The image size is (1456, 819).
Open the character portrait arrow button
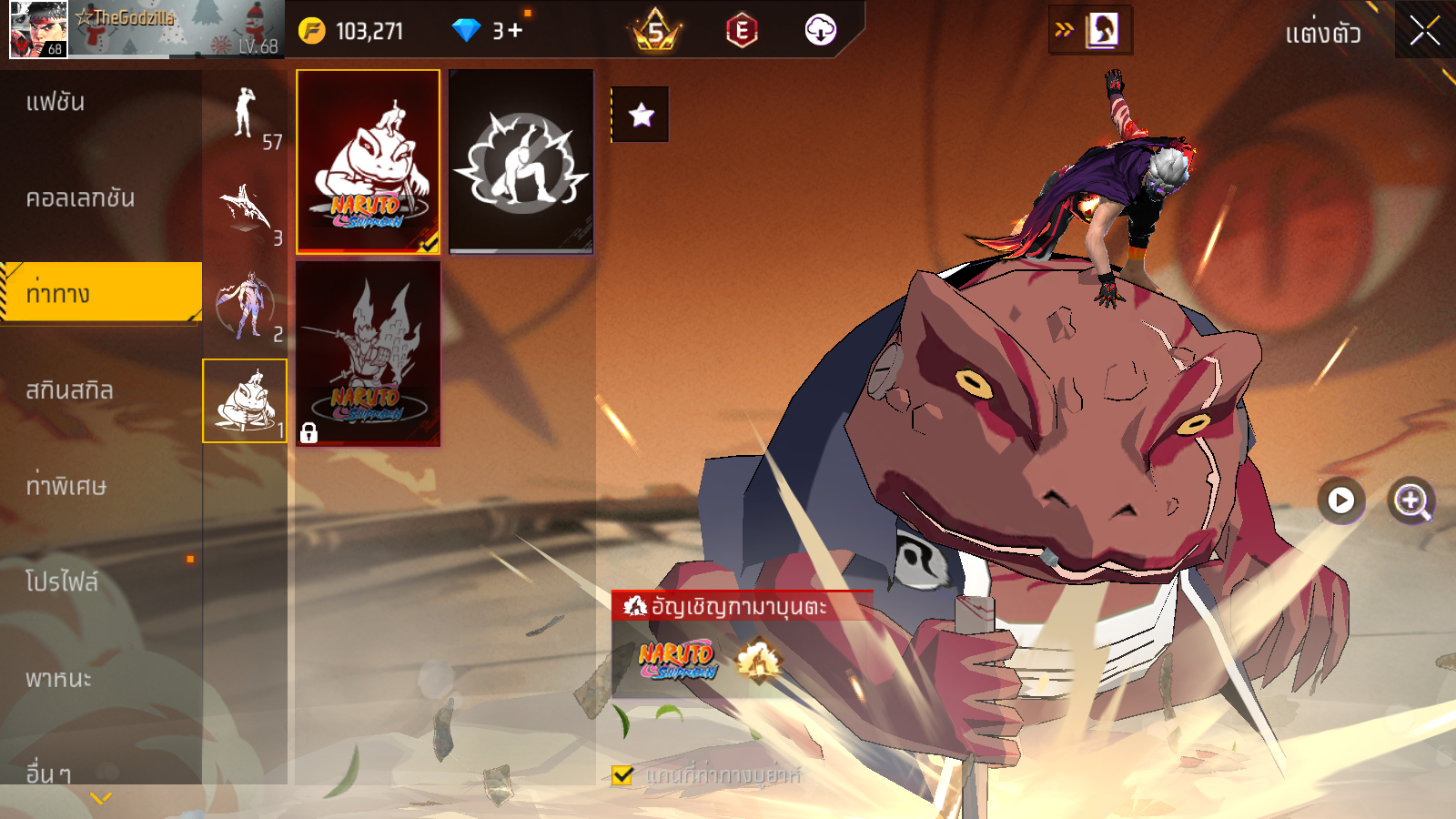(1089, 30)
